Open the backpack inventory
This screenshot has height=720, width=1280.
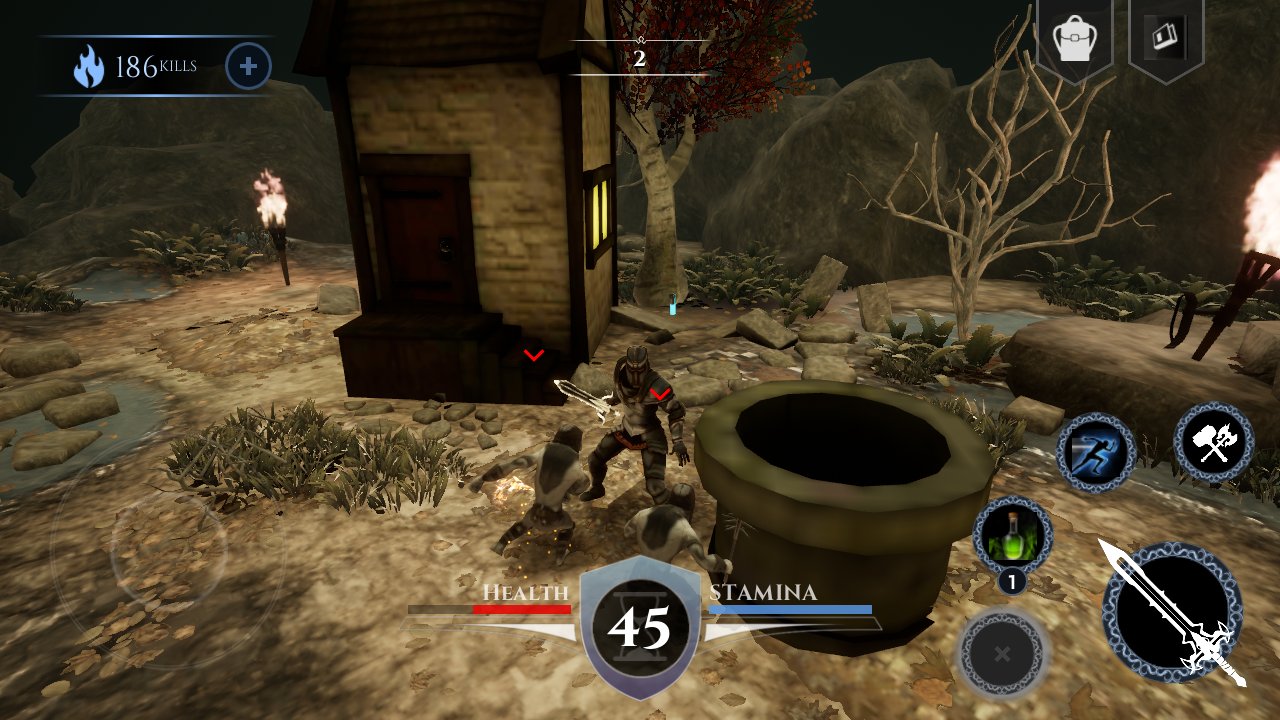click(1074, 40)
